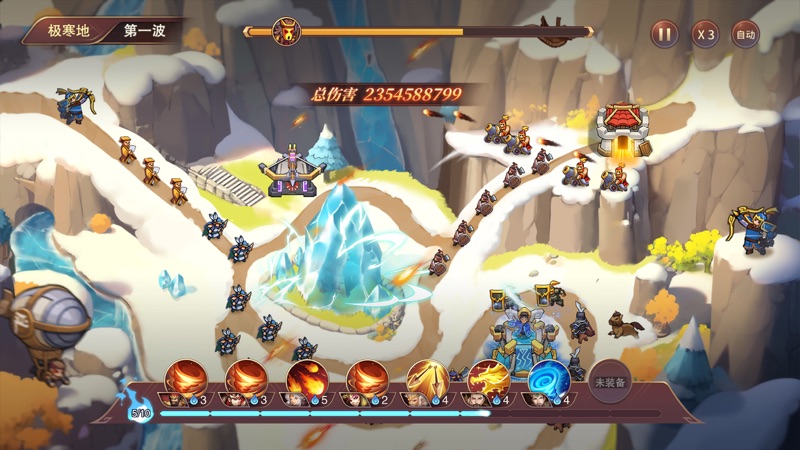Select the 未装备 unequipped skill slot
The height and width of the screenshot is (450, 800).
tap(609, 381)
